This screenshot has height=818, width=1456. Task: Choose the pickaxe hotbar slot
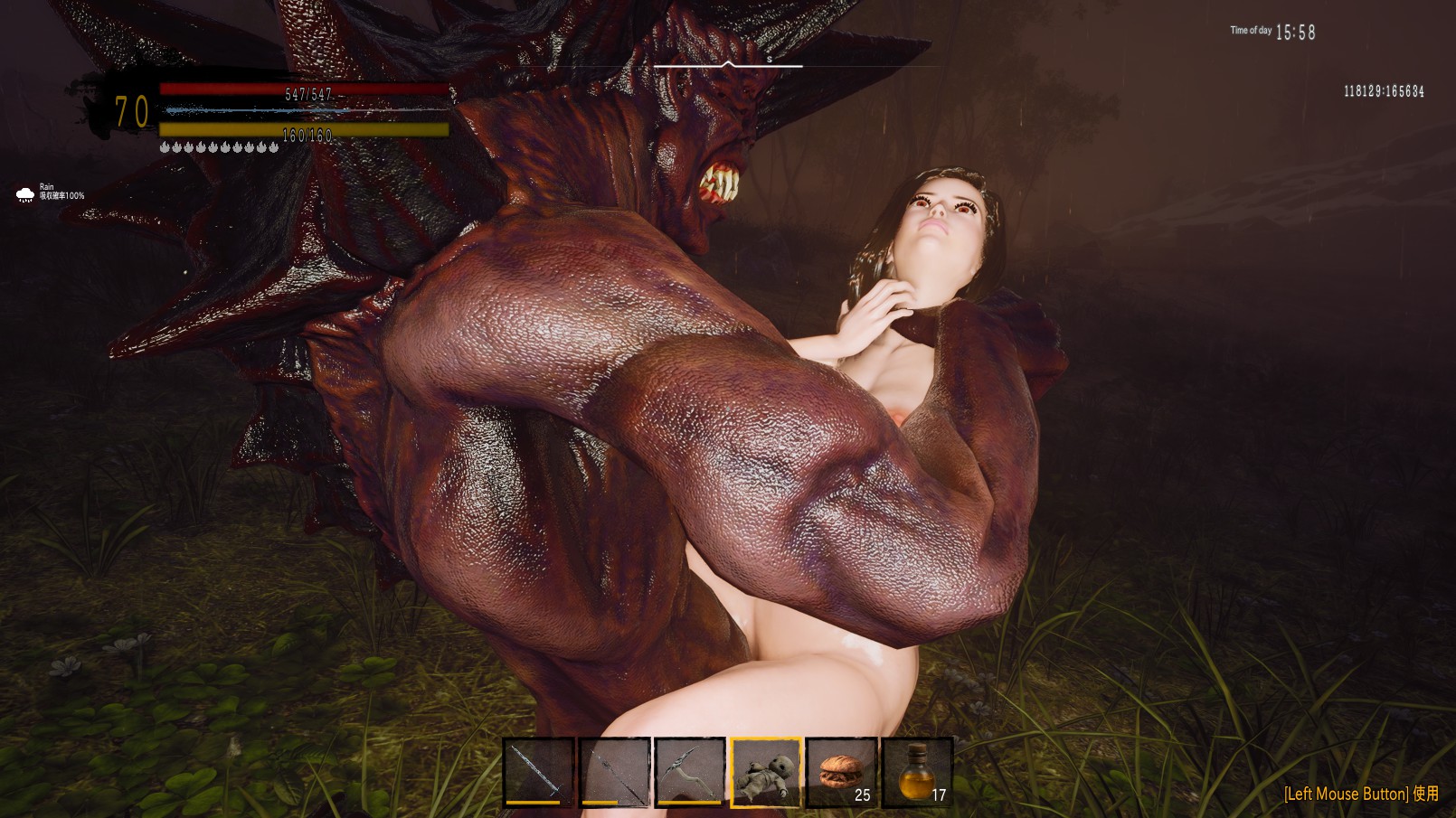(690, 771)
